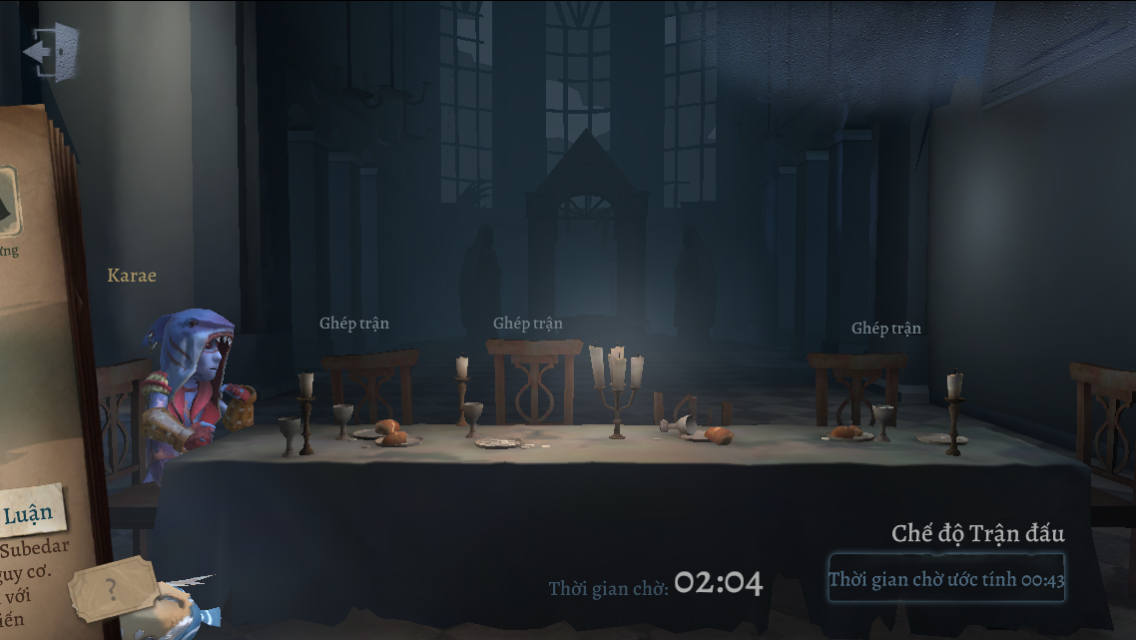The height and width of the screenshot is (640, 1136).
Task: Leave the lobby via the exit door icon
Action: point(50,51)
